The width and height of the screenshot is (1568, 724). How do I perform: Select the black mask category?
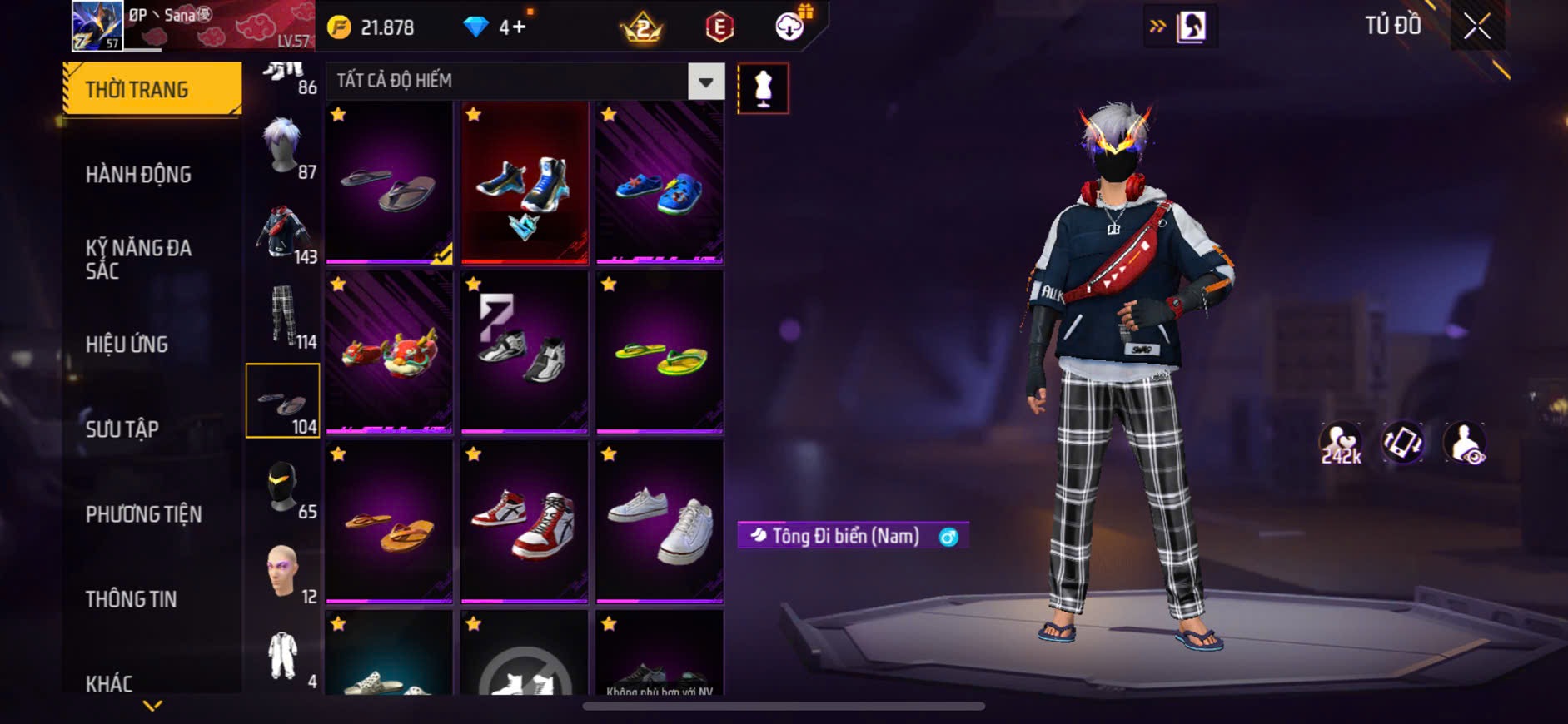coord(284,486)
